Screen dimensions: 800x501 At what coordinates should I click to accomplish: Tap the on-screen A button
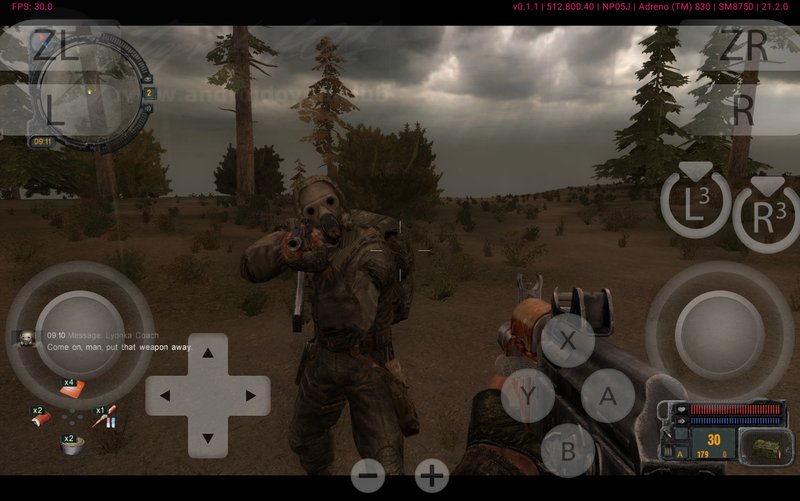[608, 395]
